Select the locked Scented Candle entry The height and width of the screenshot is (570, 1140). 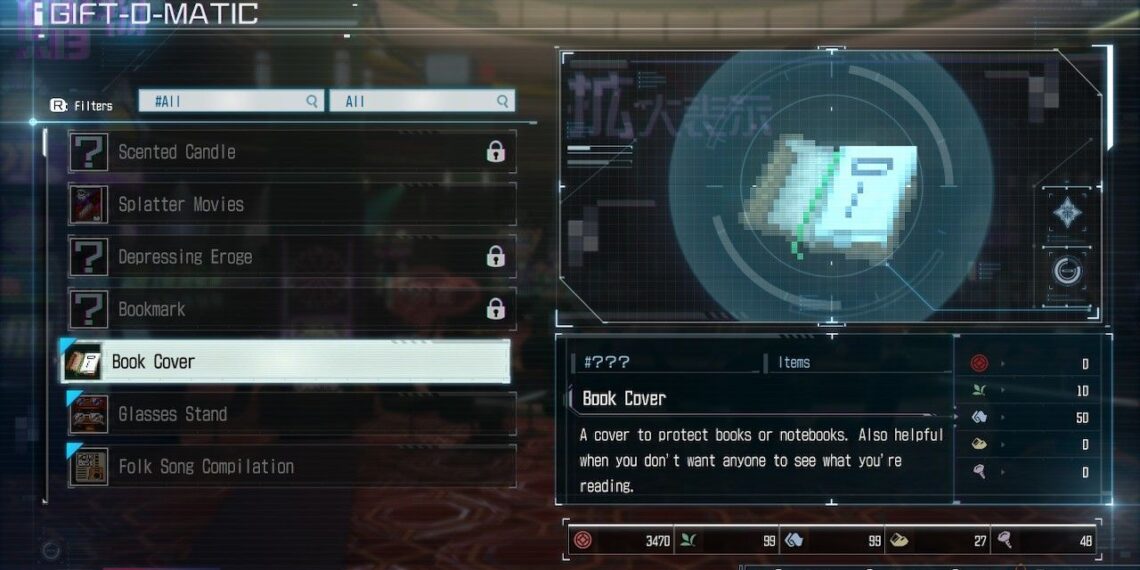(x=290, y=152)
